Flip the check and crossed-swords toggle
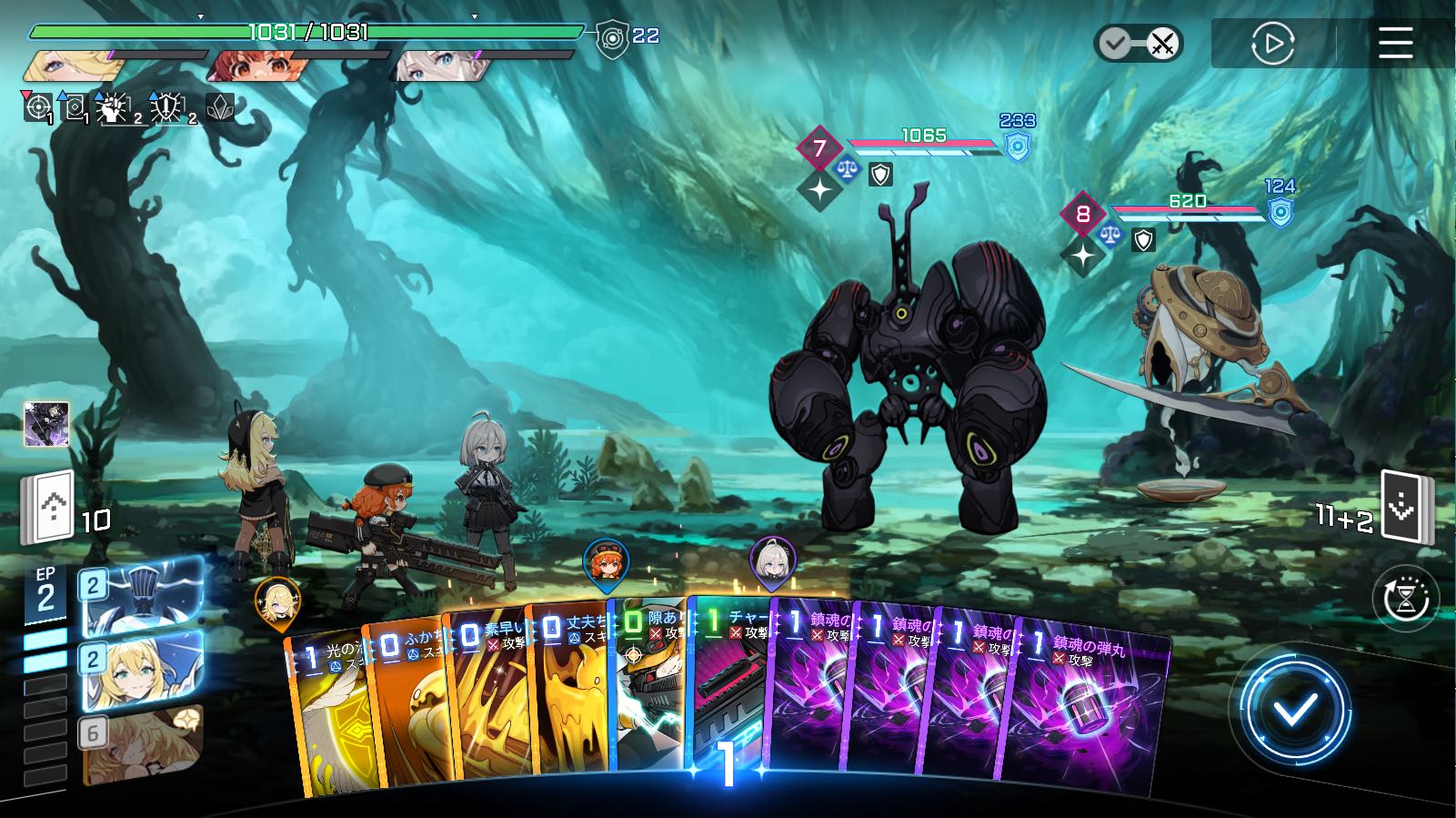1456x818 pixels. coord(1139,43)
